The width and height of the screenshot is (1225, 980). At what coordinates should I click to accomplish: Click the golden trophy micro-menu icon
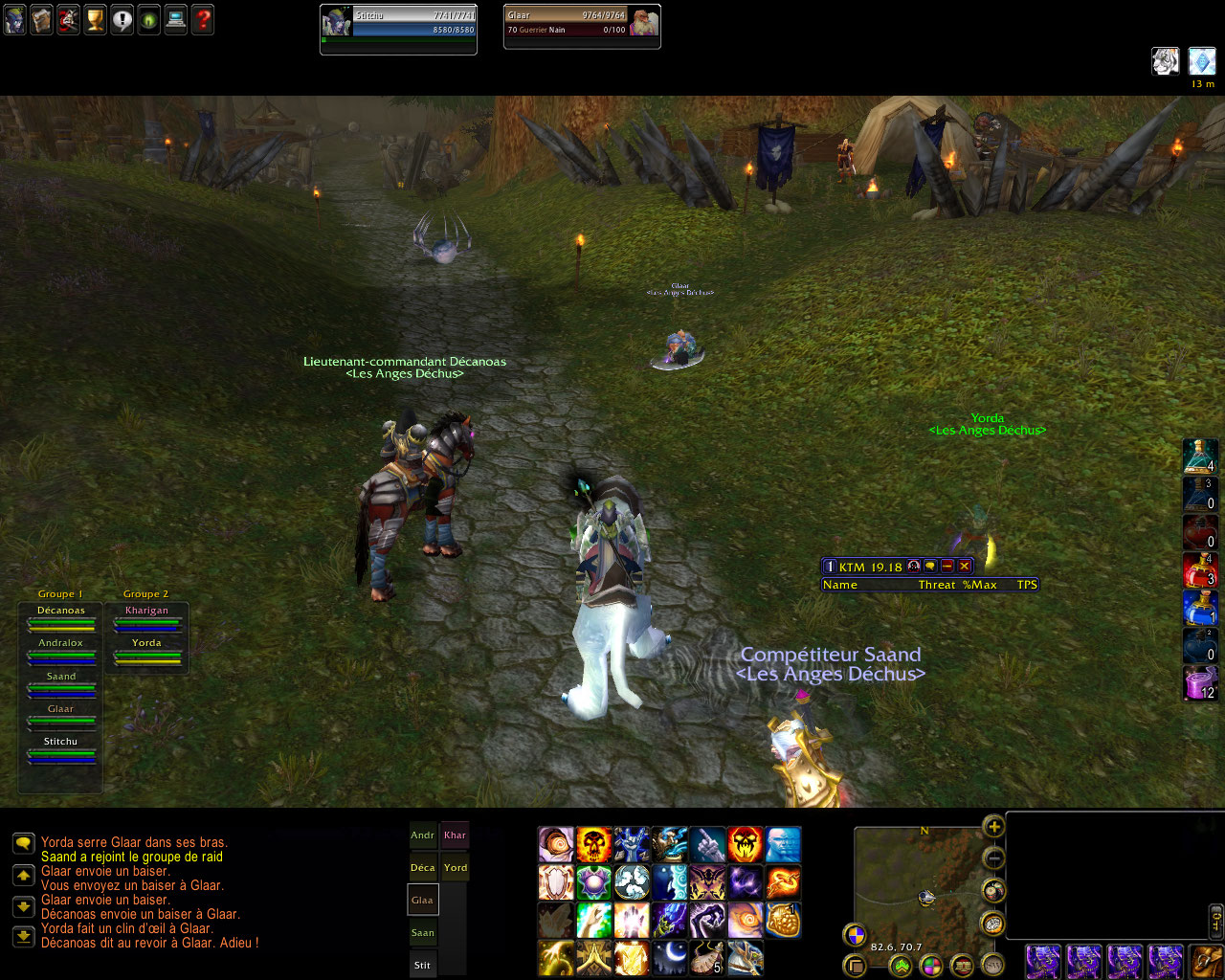pyautogui.click(x=95, y=20)
